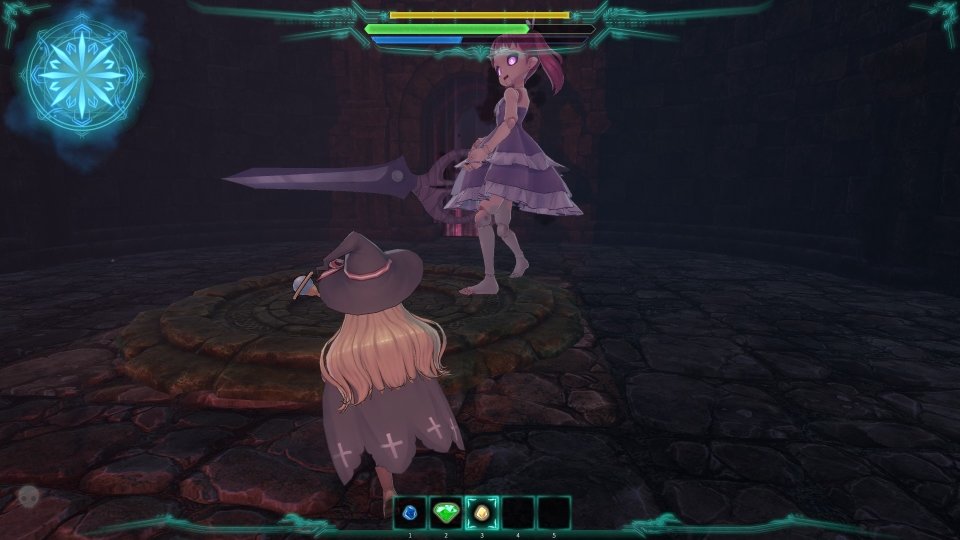Click the faint skull icon

coord(28,495)
